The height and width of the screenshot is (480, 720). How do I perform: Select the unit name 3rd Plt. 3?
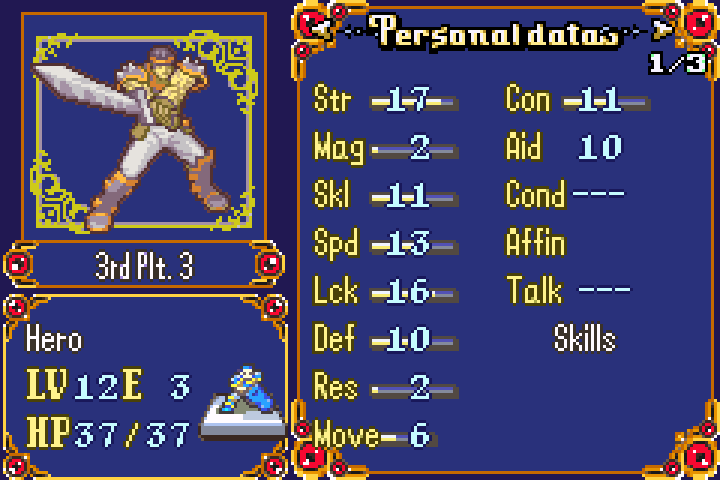(x=144, y=267)
